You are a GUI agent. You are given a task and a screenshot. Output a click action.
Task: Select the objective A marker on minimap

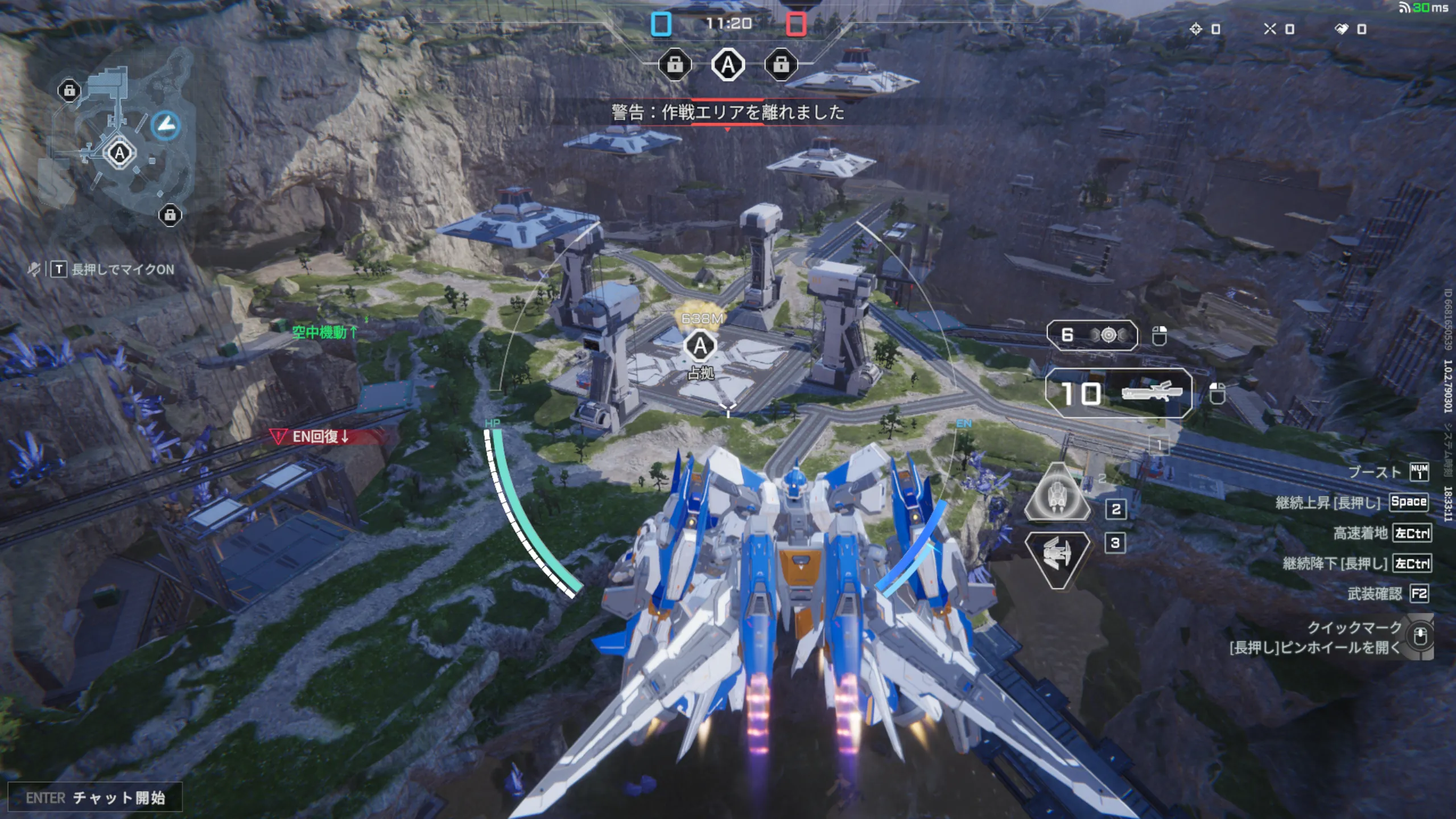[119, 153]
